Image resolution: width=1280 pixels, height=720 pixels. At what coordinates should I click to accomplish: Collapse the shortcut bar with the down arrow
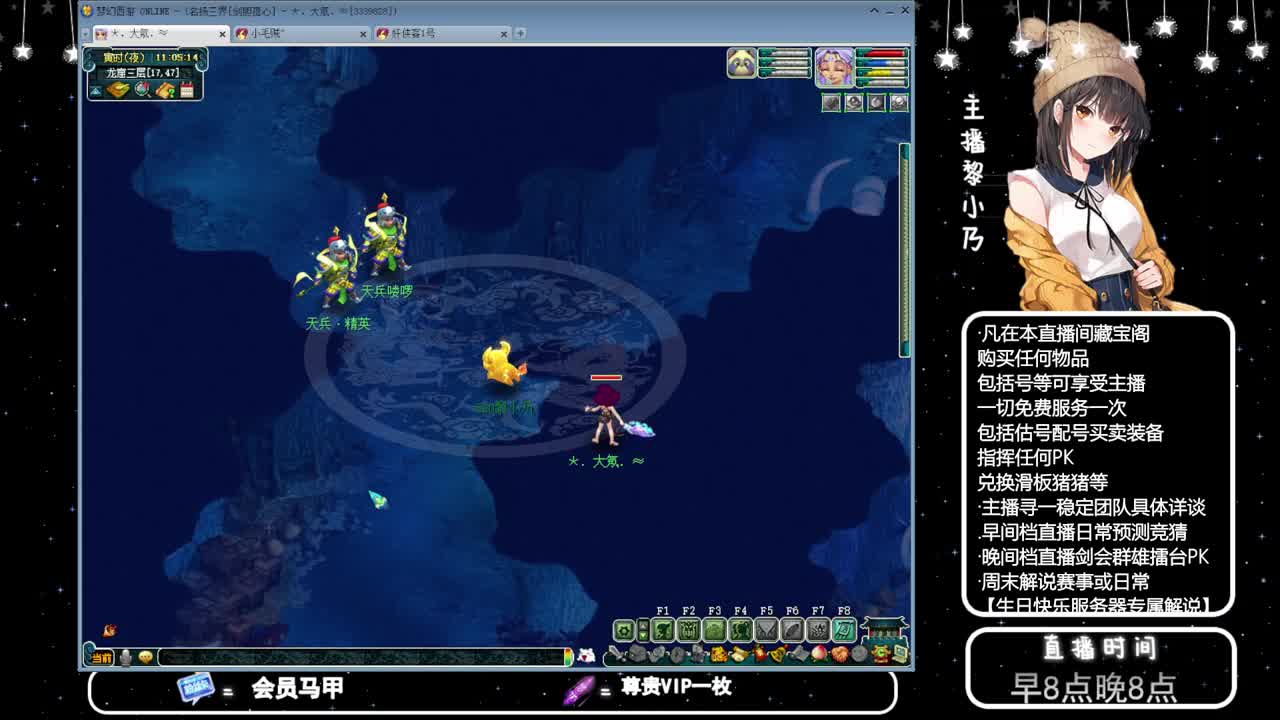[643, 636]
